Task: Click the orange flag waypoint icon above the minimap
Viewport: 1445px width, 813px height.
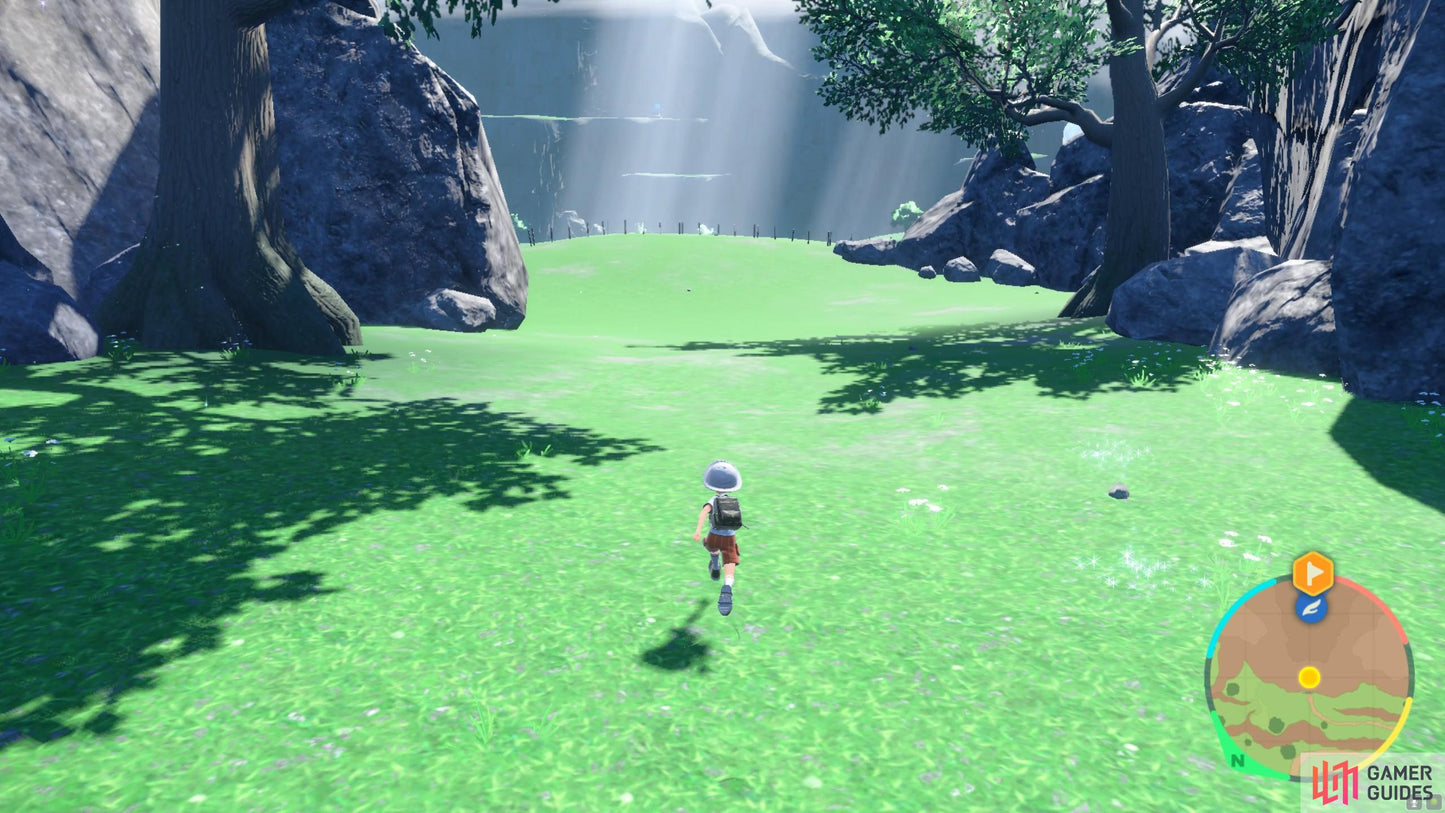Action: (x=1313, y=573)
